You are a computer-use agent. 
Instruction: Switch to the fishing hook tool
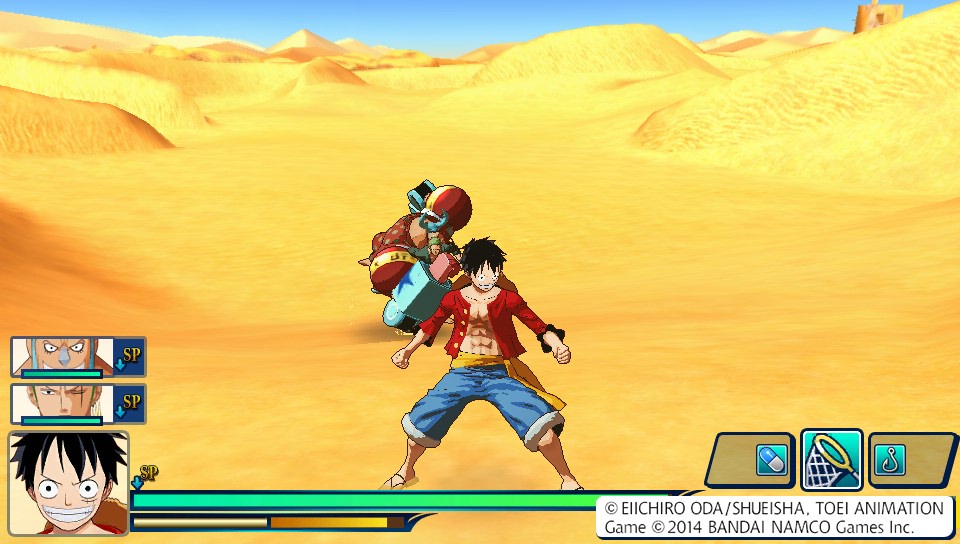886,460
